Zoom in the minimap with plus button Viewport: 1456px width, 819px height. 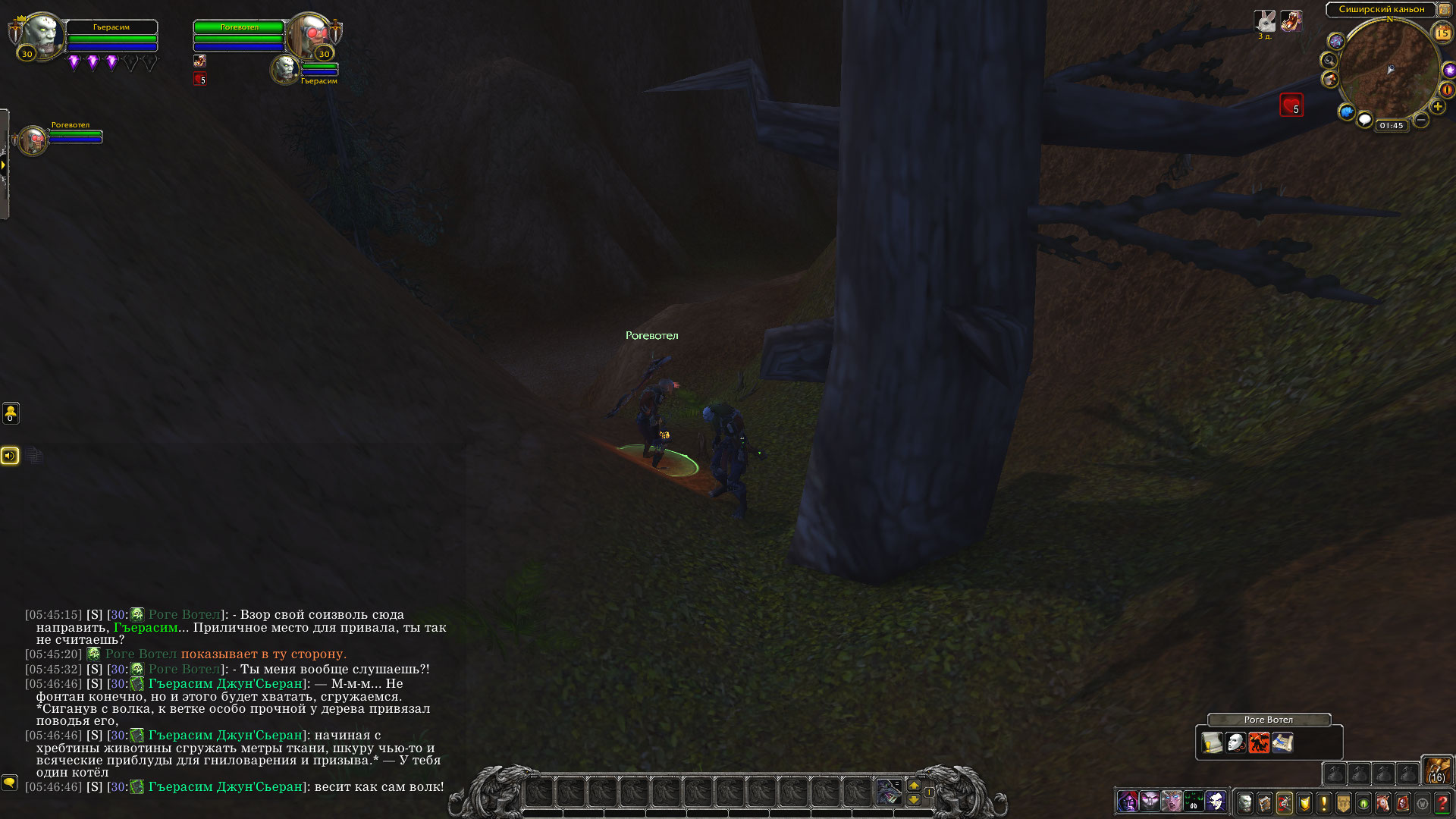click(1438, 107)
